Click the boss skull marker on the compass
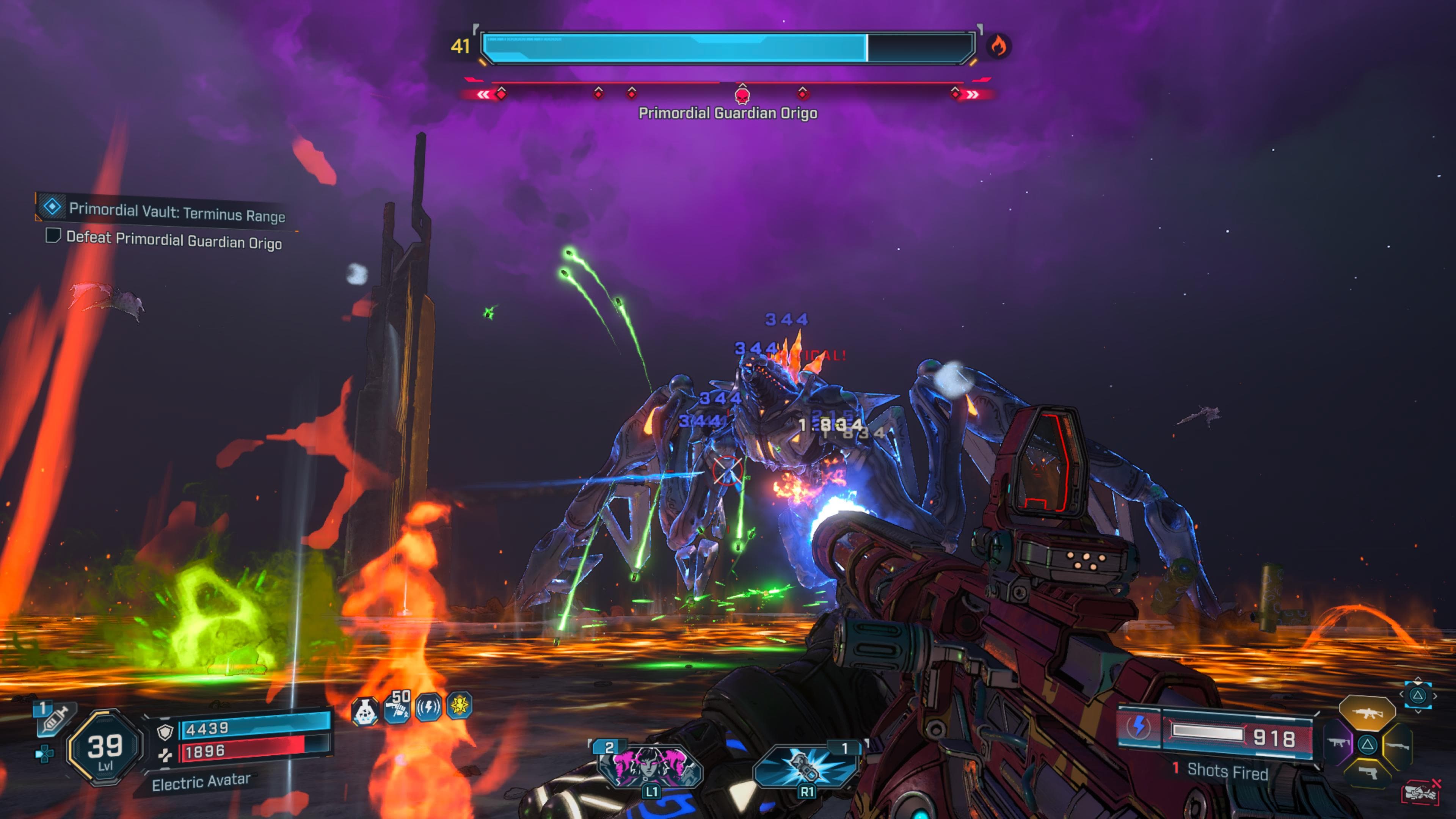This screenshot has height=819, width=1456. click(x=742, y=94)
